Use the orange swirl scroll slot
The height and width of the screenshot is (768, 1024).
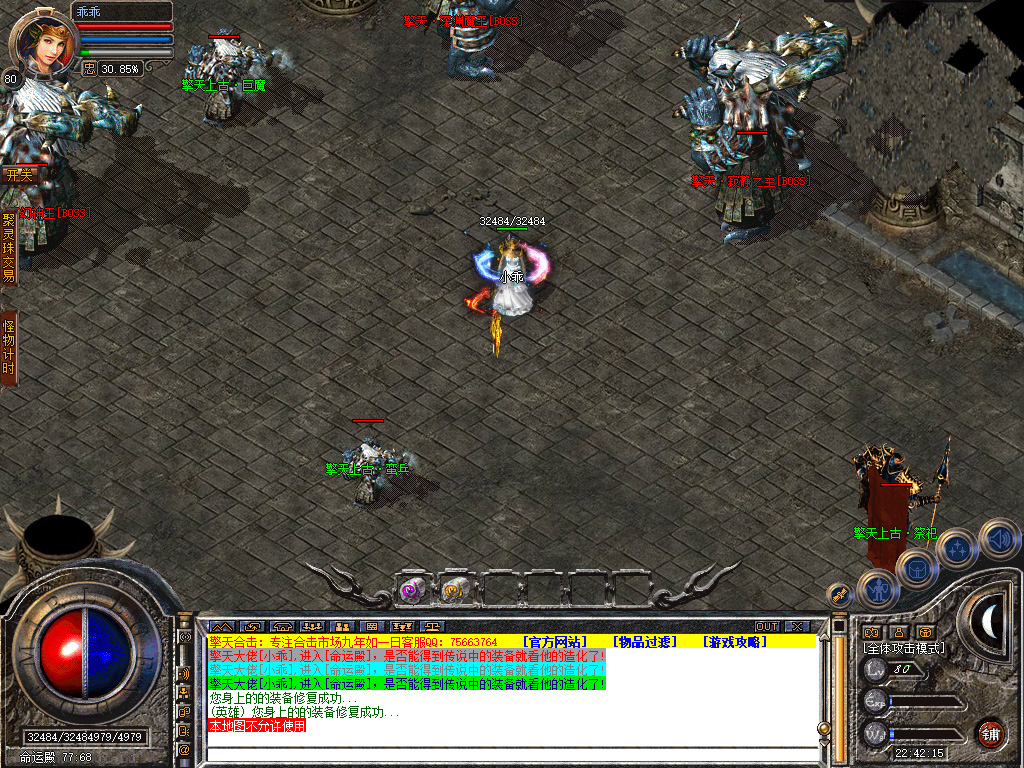click(455, 590)
